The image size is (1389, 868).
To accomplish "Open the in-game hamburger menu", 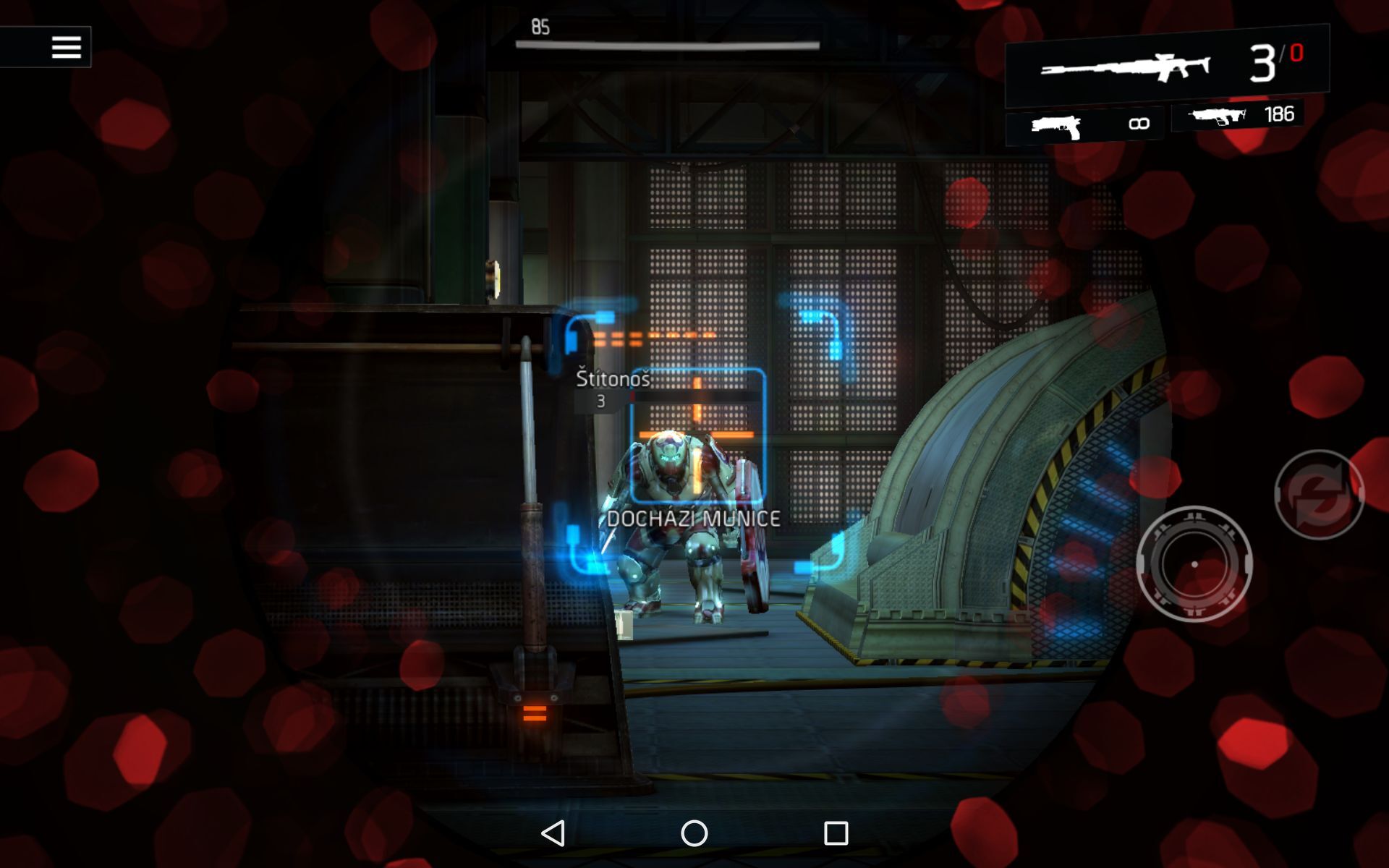I will pyautogui.click(x=67, y=46).
